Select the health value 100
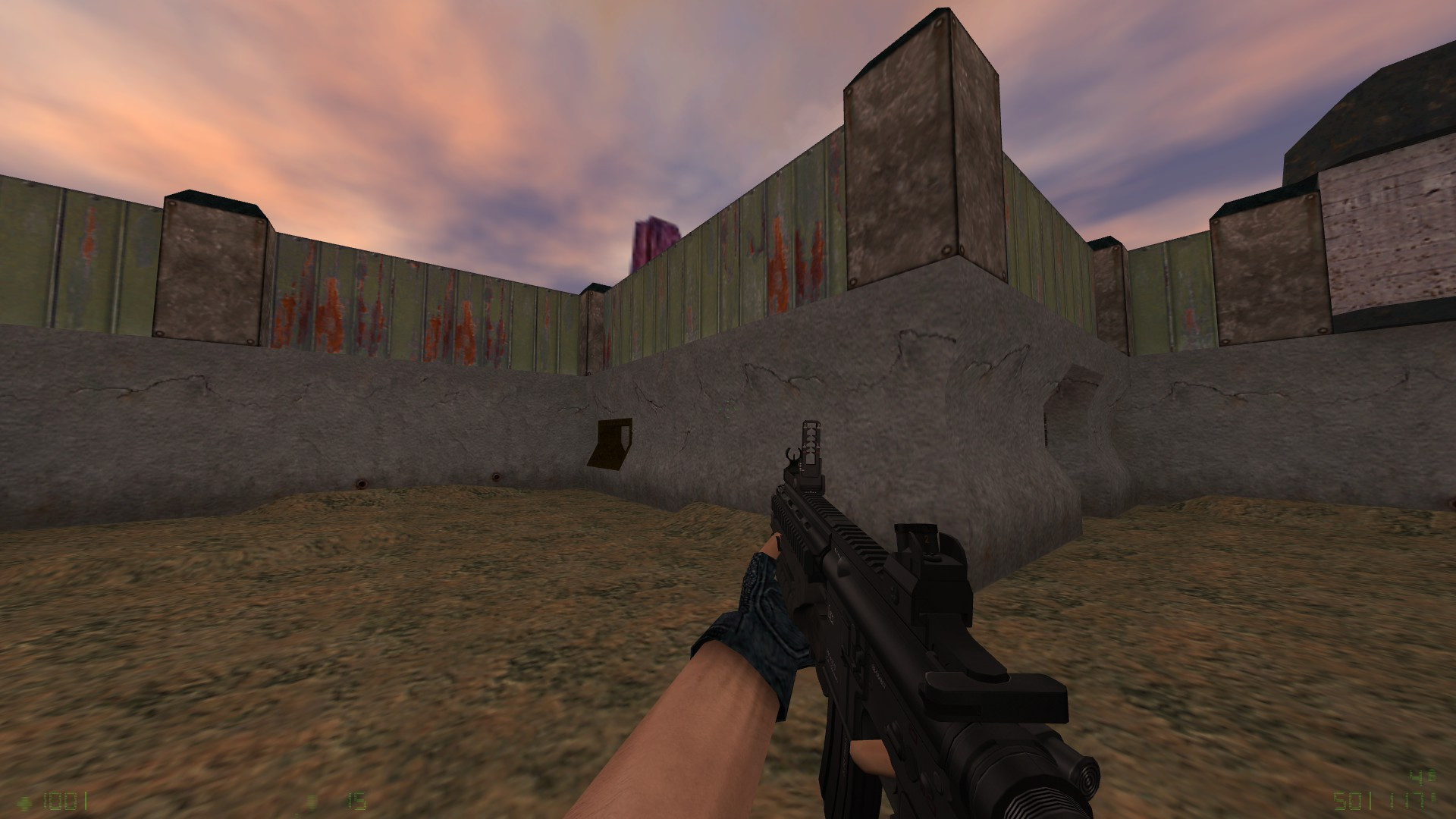1456x819 pixels. [x=59, y=801]
